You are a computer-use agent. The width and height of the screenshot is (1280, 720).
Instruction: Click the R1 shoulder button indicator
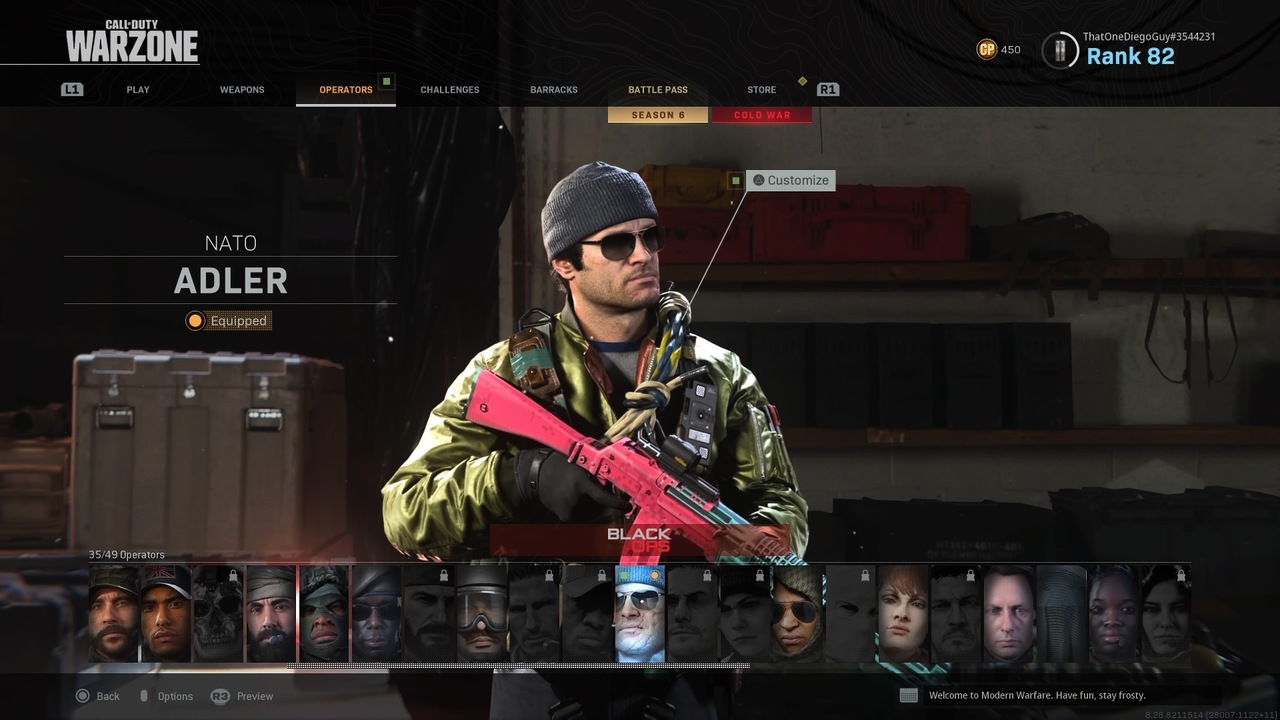click(x=827, y=89)
